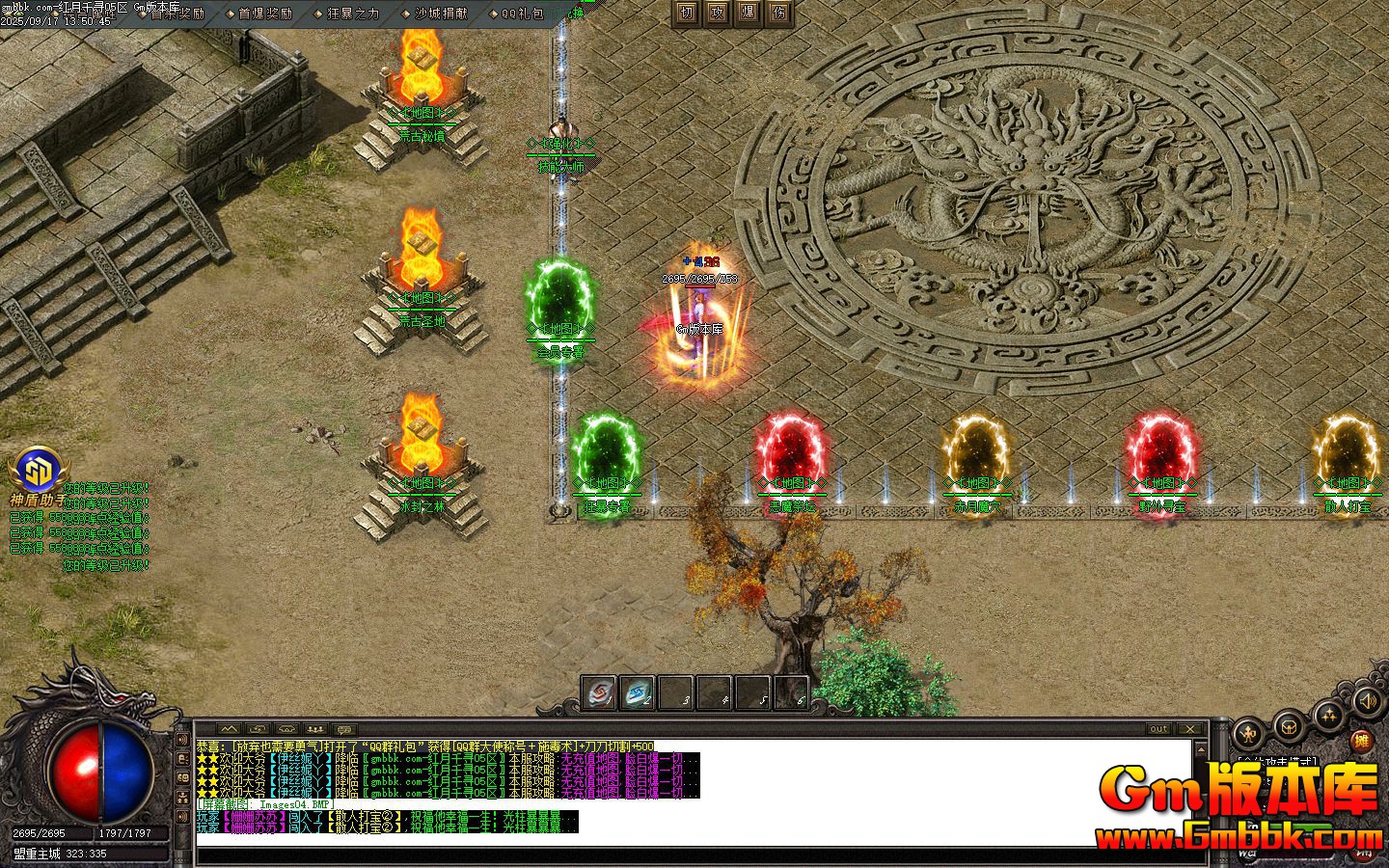Toggle the 切 attack mode button top right
This screenshot has width=1389, height=868.
tap(686, 14)
